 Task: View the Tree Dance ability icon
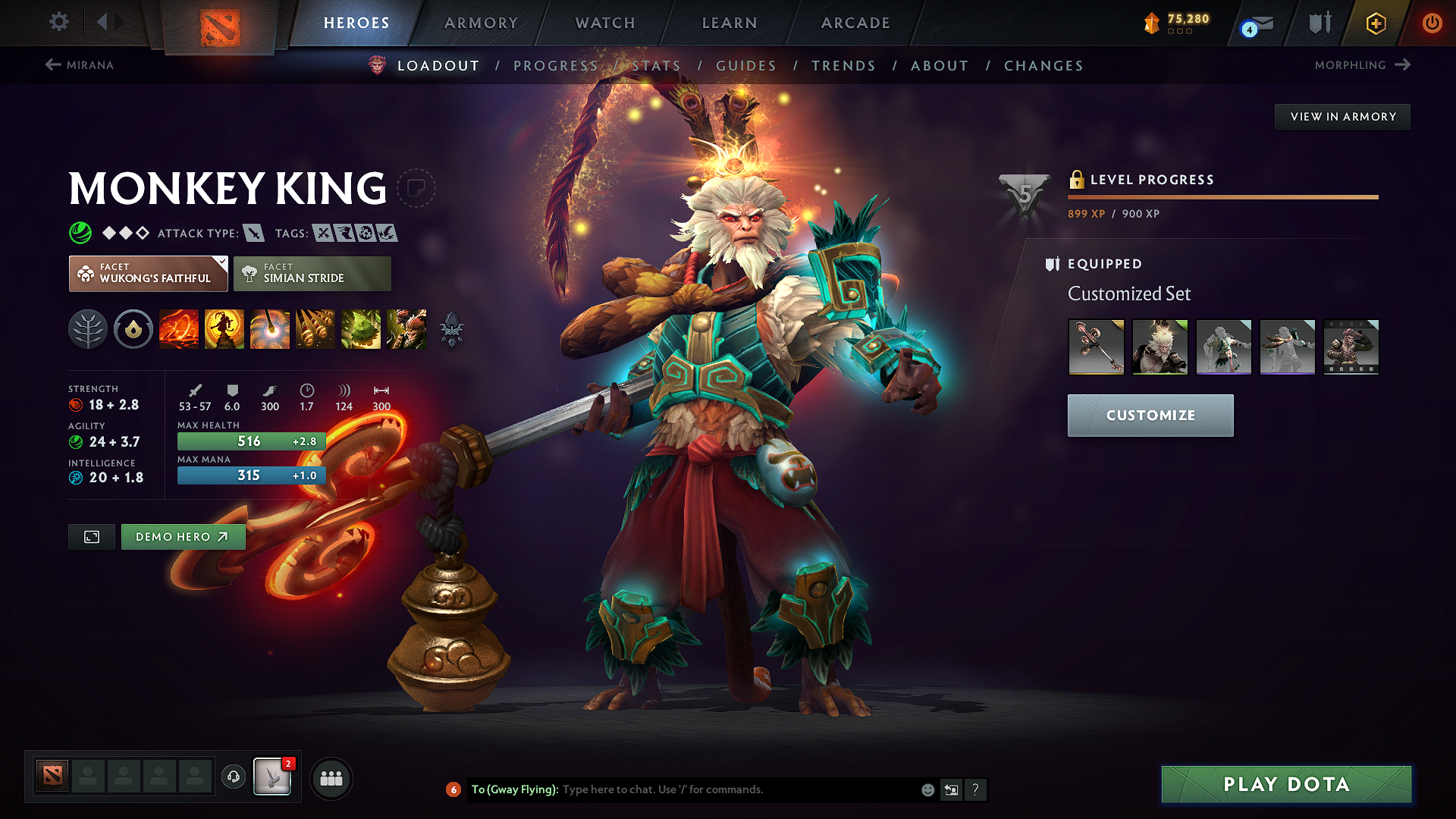point(224,329)
